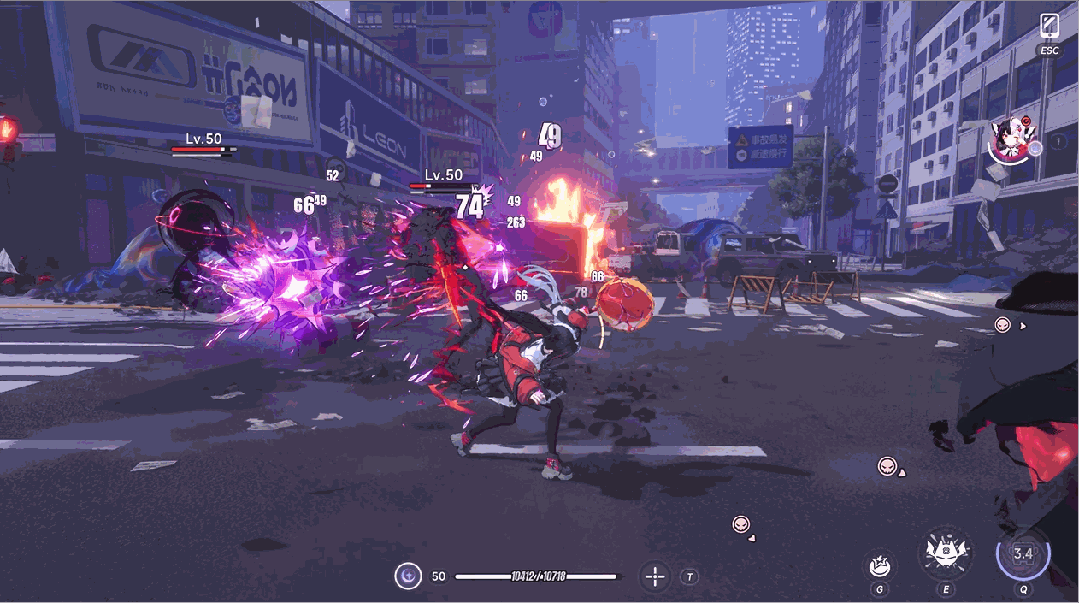Click the round crescent emblem beside the health bar
This screenshot has width=1079, height=603.
coord(407,576)
